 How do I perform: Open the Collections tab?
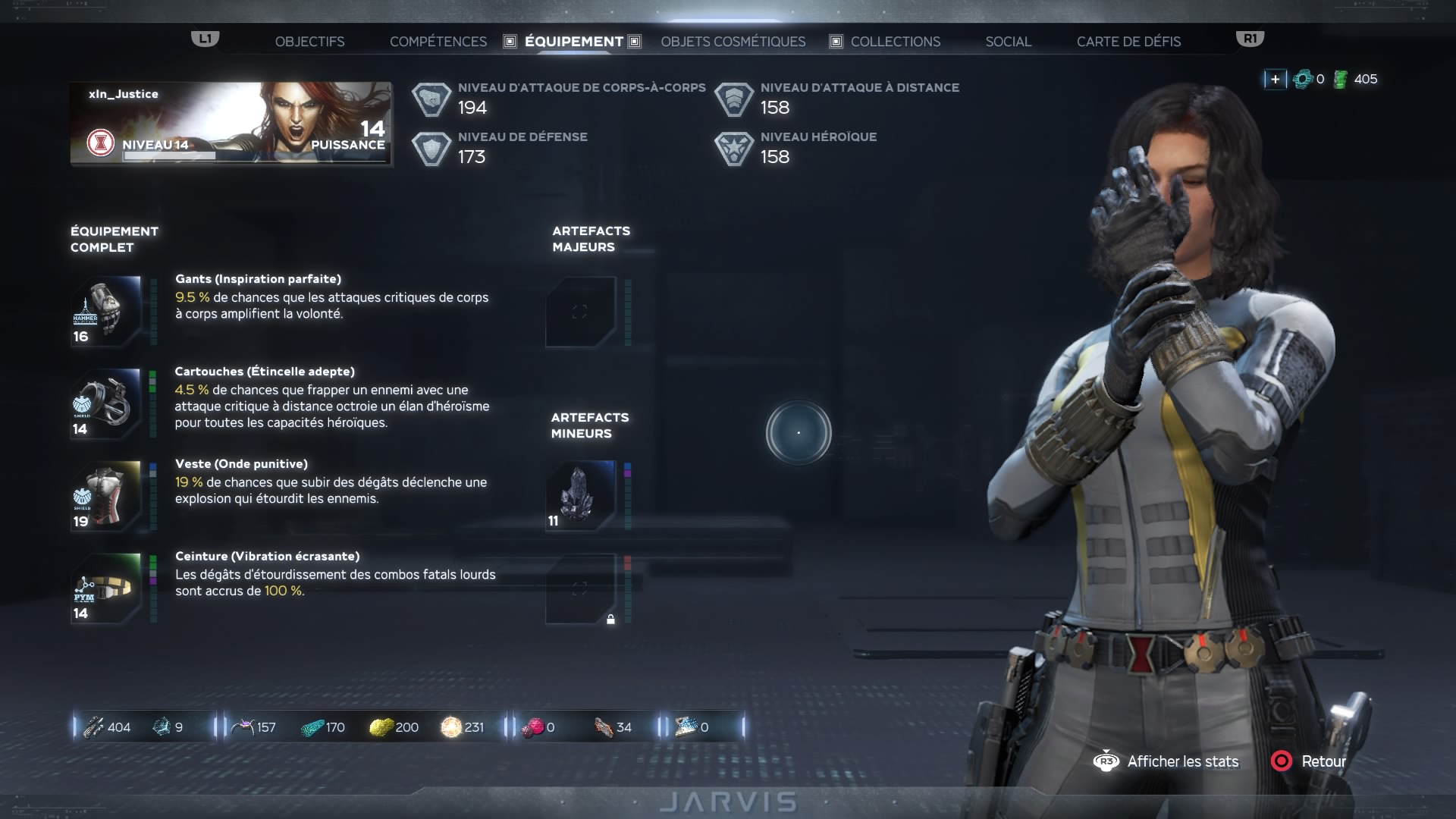[895, 42]
